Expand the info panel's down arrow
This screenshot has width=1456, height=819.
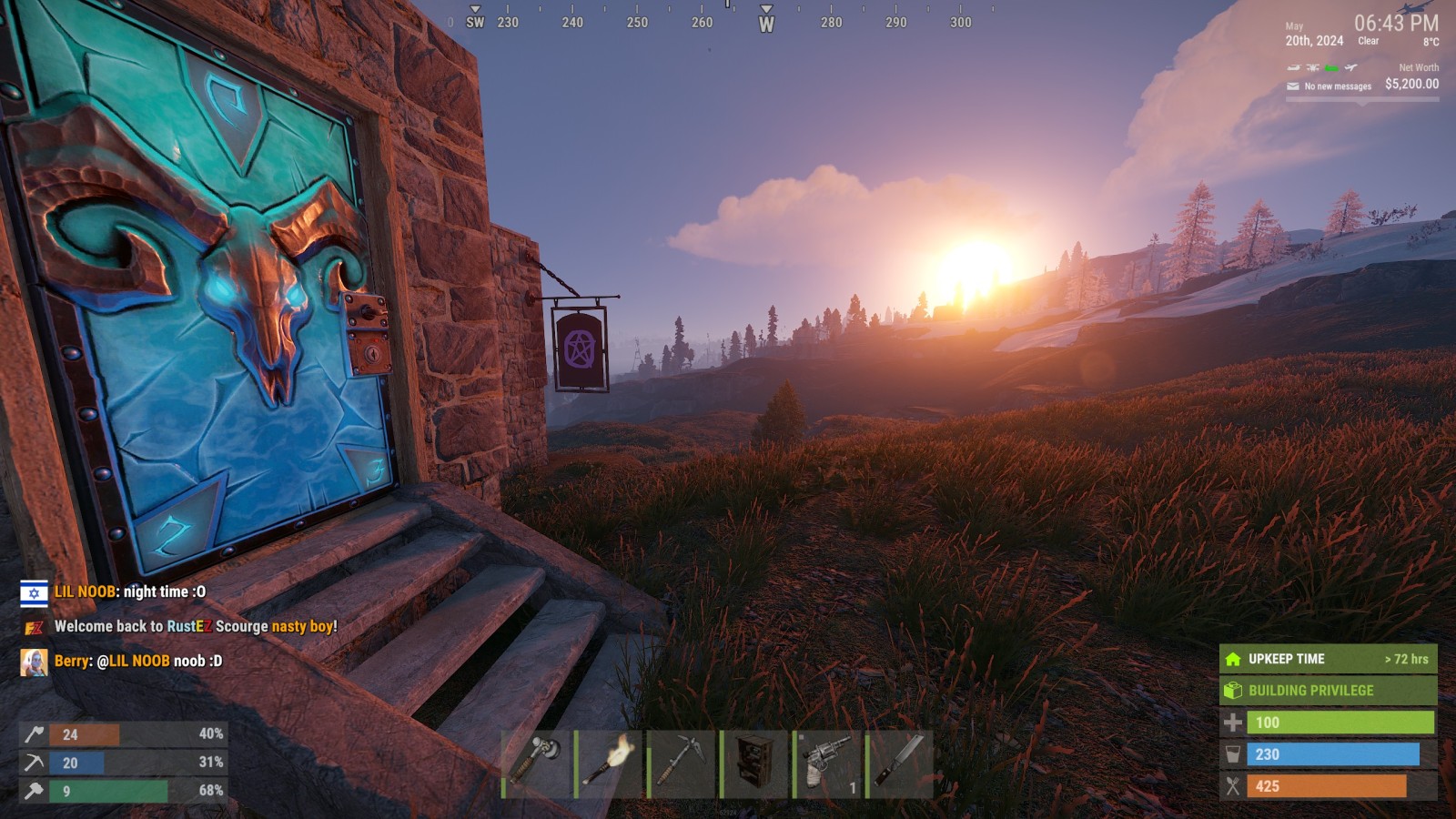click(1362, 104)
